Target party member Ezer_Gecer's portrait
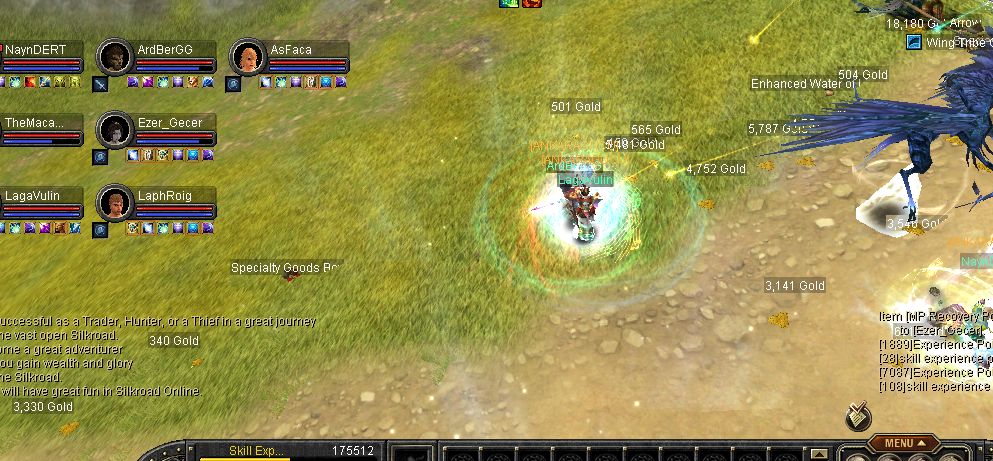Image resolution: width=993 pixels, height=461 pixels. (x=115, y=130)
